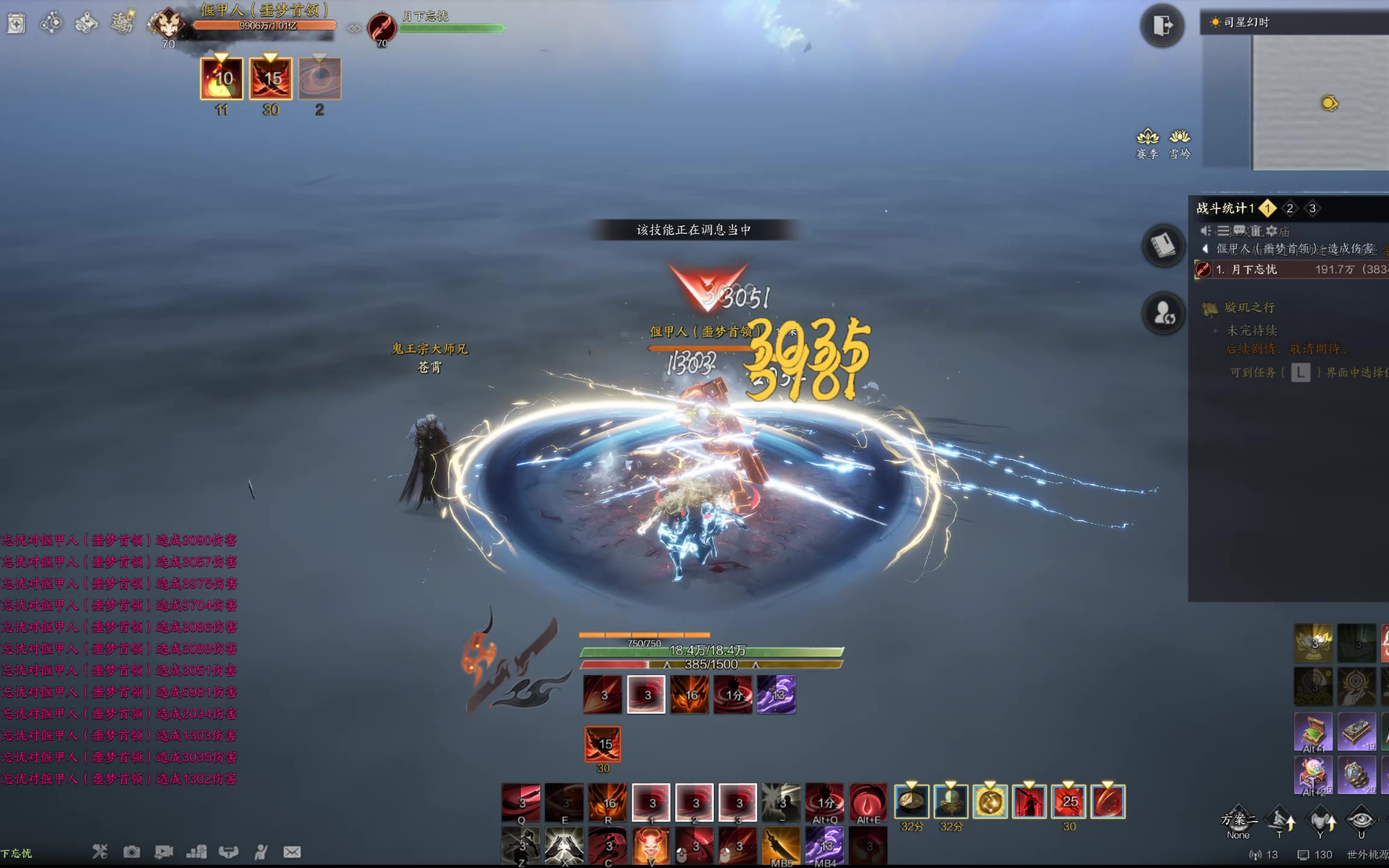The width and height of the screenshot is (1389, 868).
Task: Activate the flaming demon mask skill on R
Action: pyautogui.click(x=608, y=802)
